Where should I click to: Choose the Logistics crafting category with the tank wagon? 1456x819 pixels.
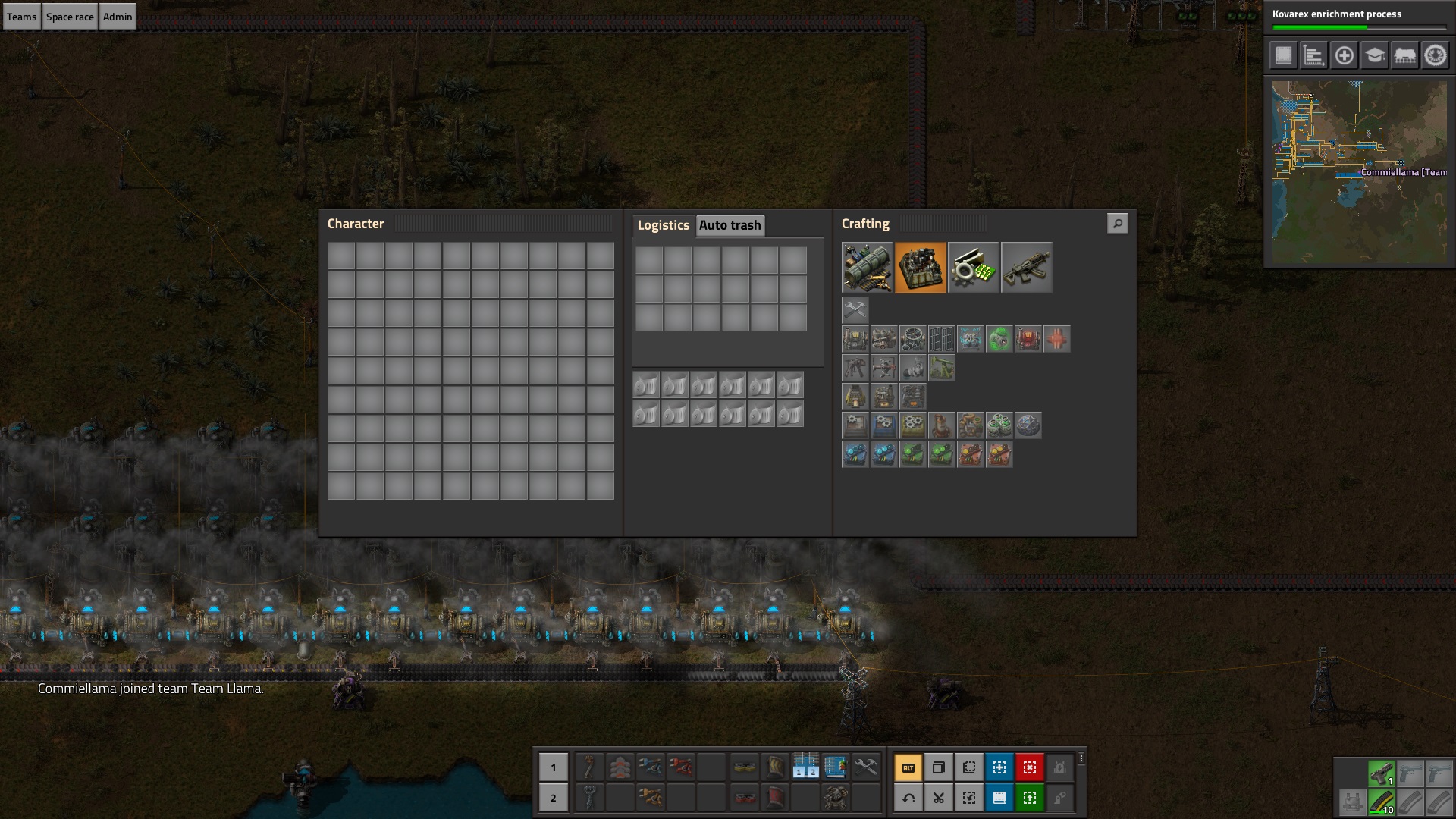click(x=867, y=268)
